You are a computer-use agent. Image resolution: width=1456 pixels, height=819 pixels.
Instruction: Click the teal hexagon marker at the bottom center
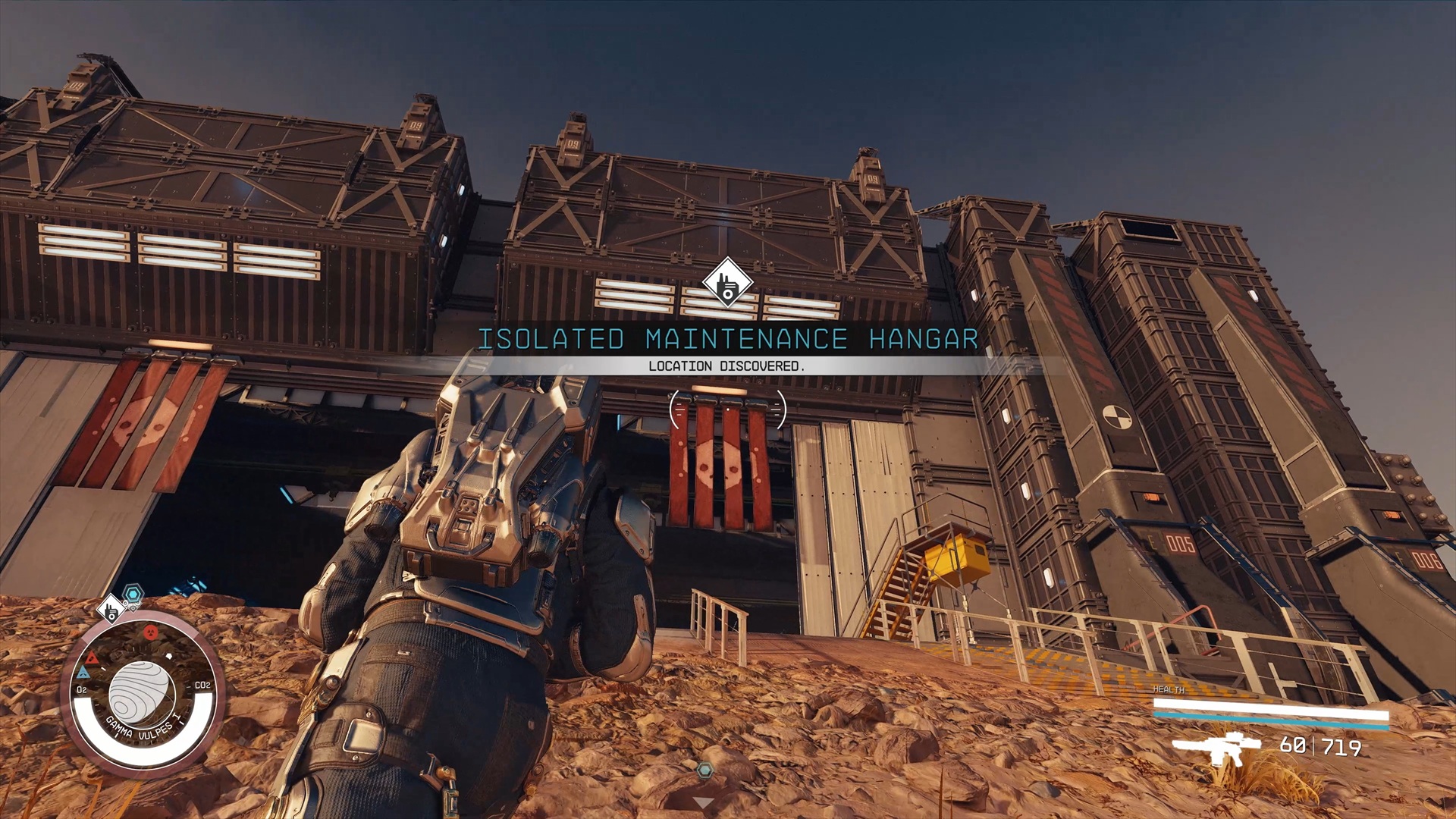(705, 770)
